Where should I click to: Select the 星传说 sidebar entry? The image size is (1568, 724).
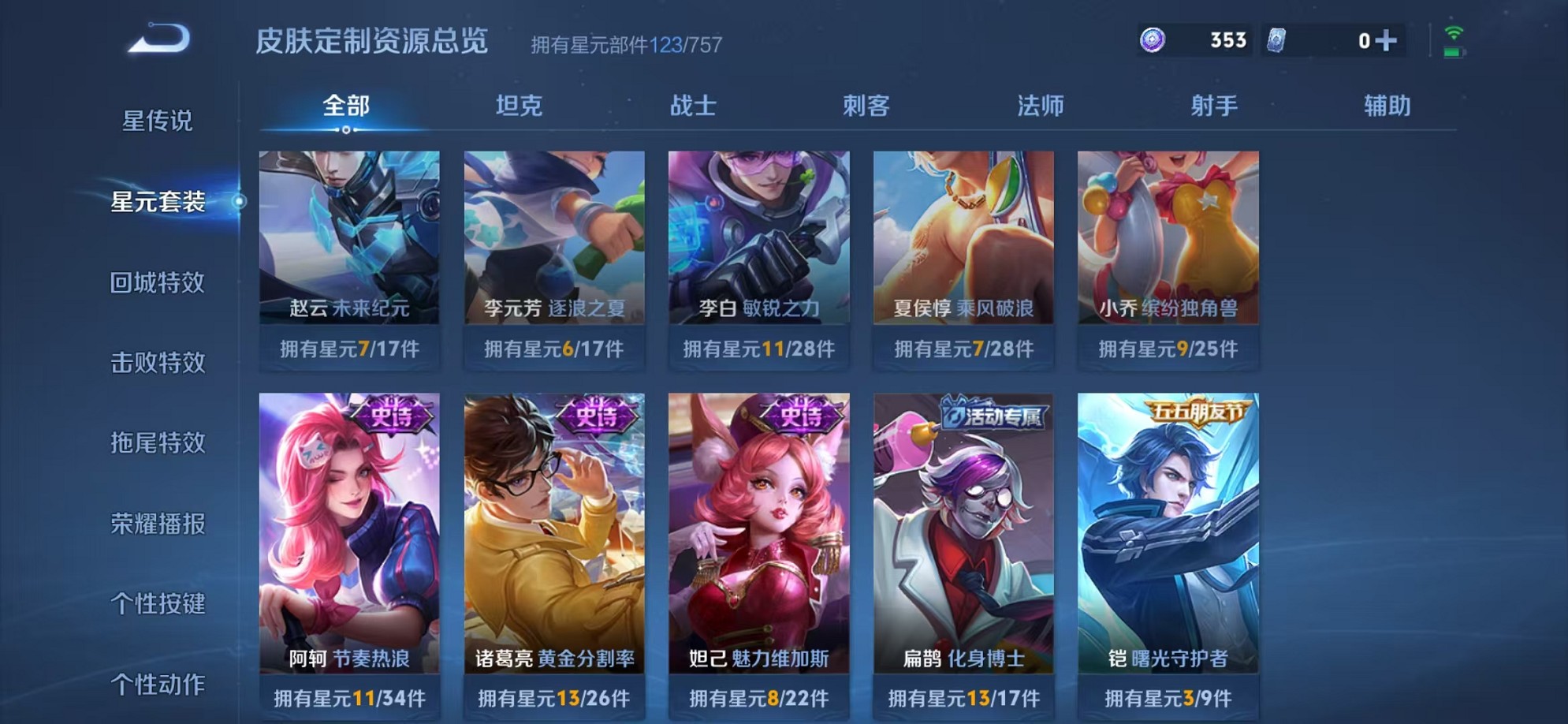pos(160,123)
